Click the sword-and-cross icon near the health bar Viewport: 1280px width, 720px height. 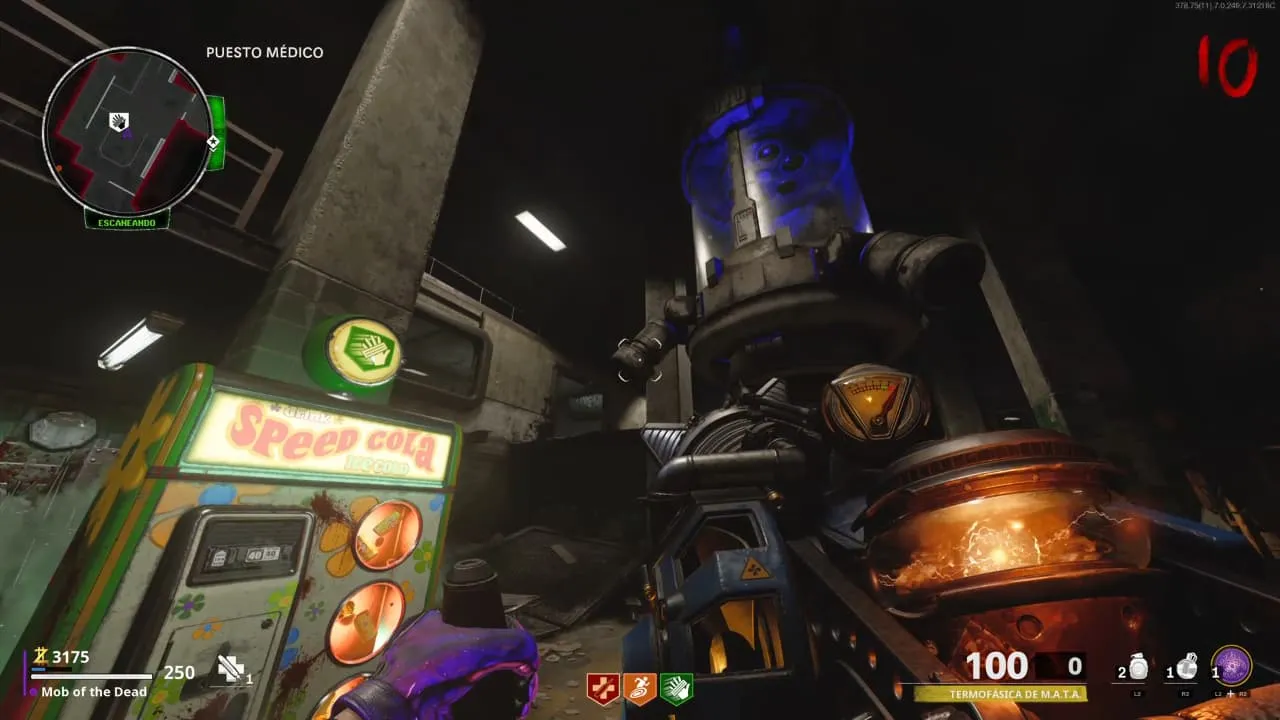tap(230, 669)
